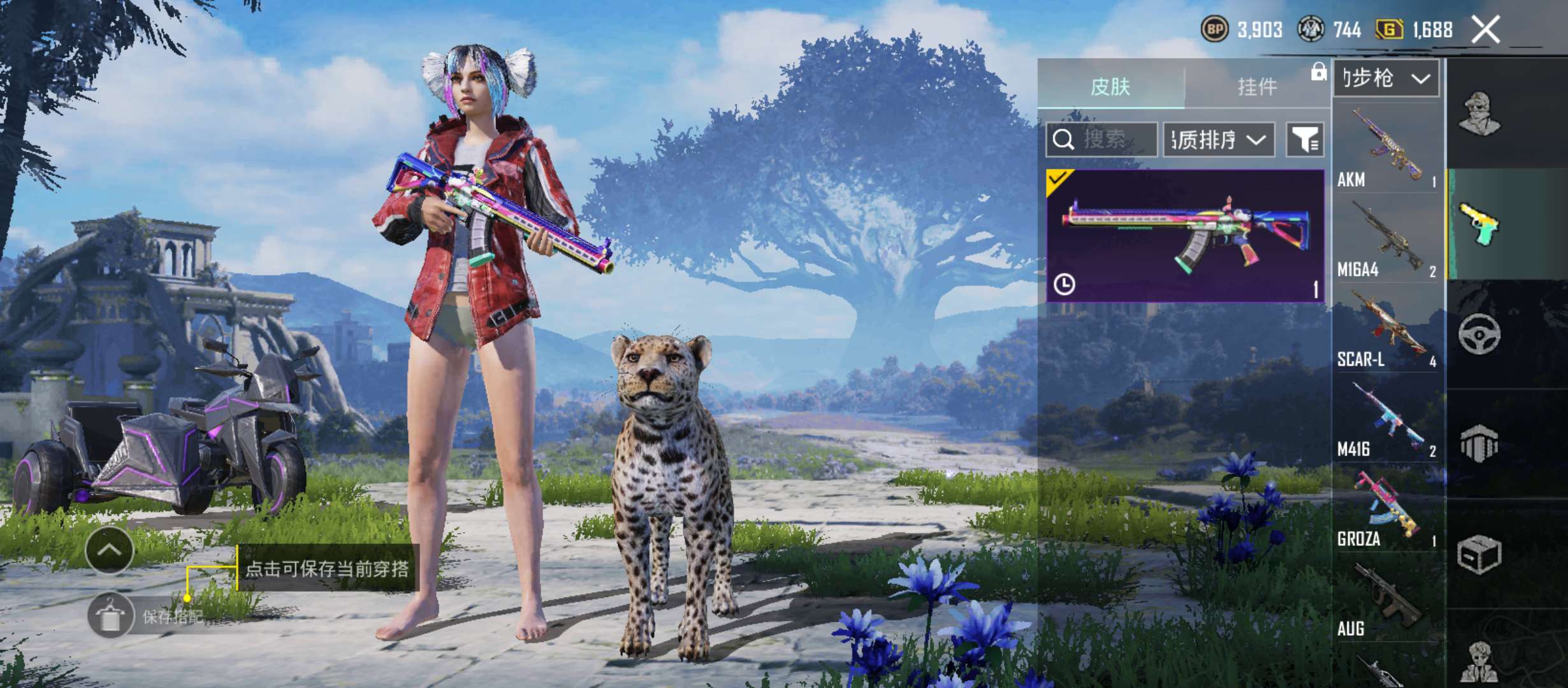1568x688 pixels.
Task: Pick SCAR-L from the weapon list
Action: tap(1386, 331)
